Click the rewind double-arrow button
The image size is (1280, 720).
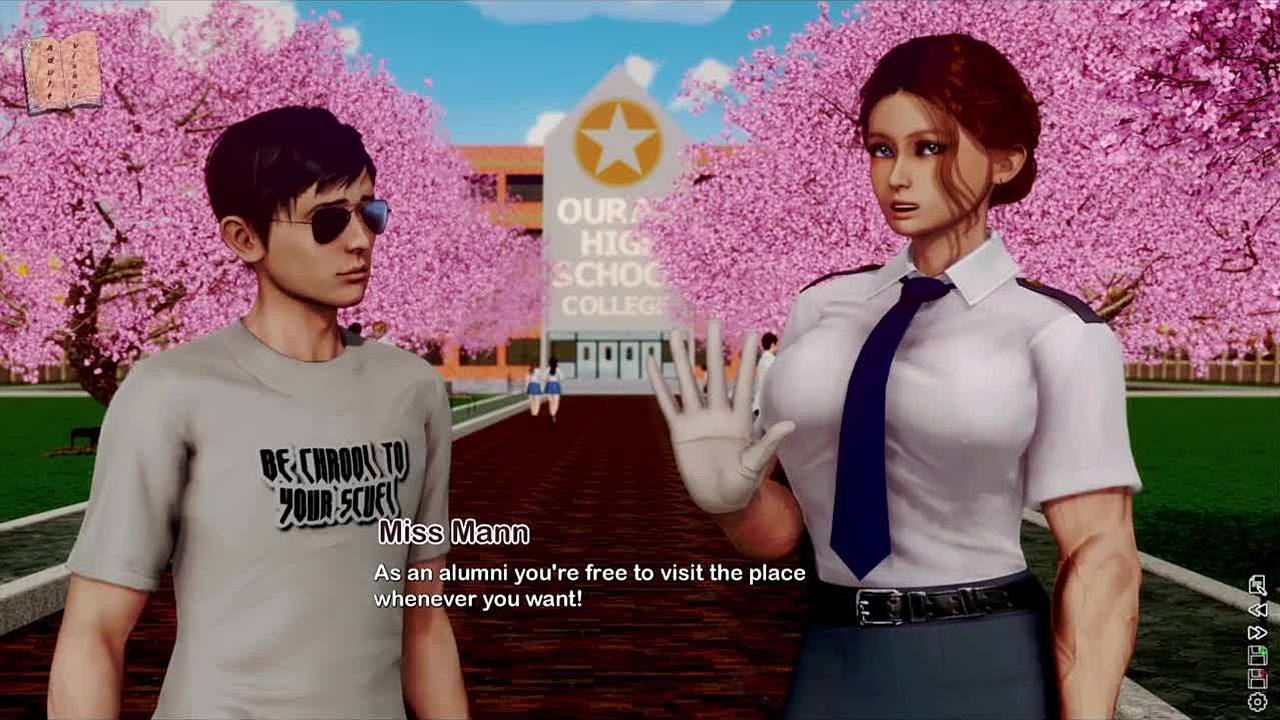tap(1258, 609)
